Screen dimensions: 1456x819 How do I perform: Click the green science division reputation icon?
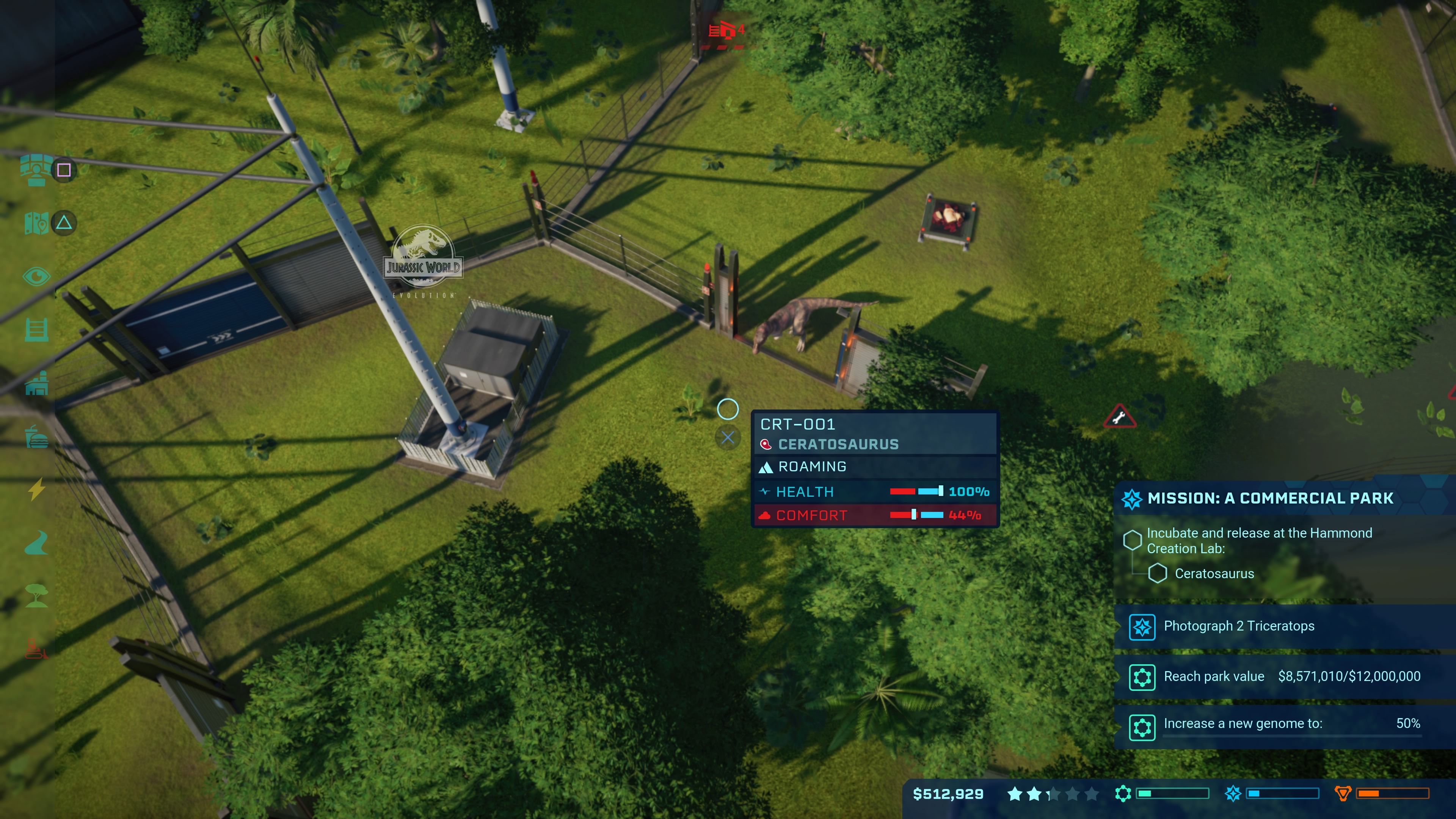1122,794
